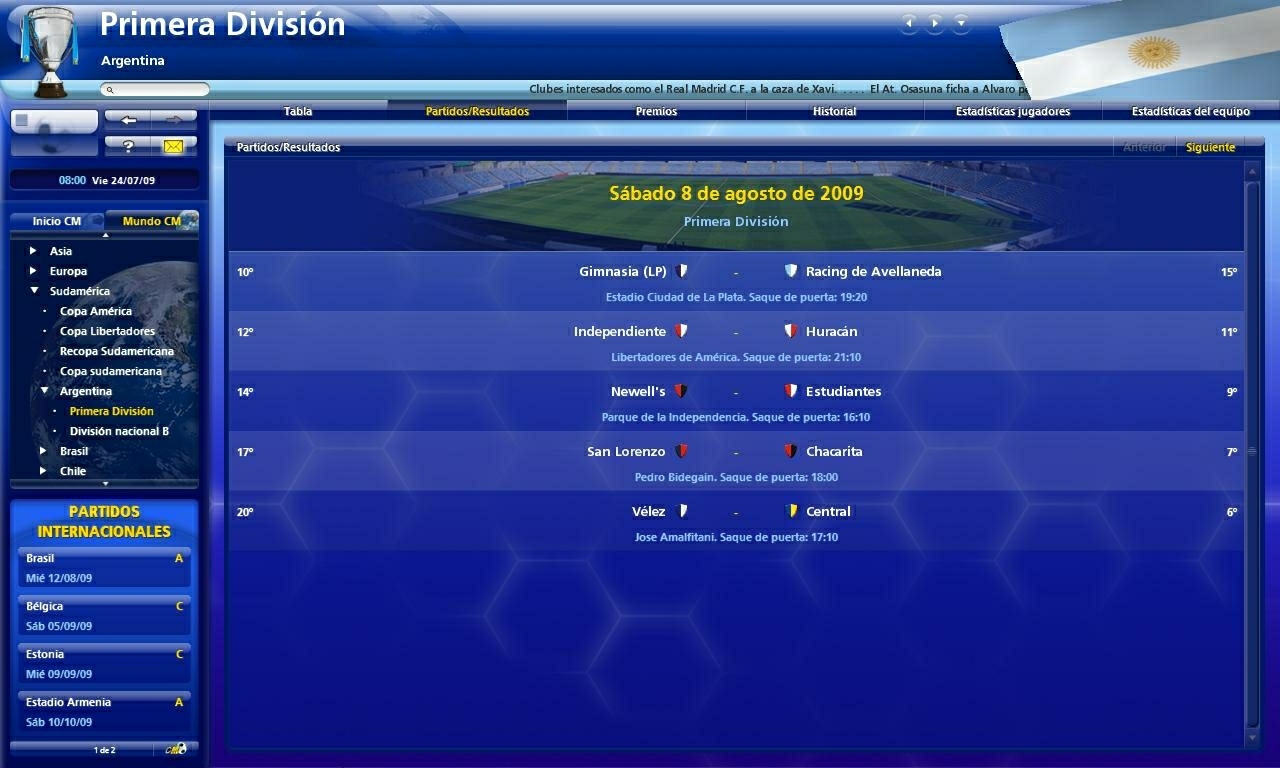Click the Estudiantes club crest
Screen dimensions: 1280x768
pyautogui.click(x=790, y=391)
